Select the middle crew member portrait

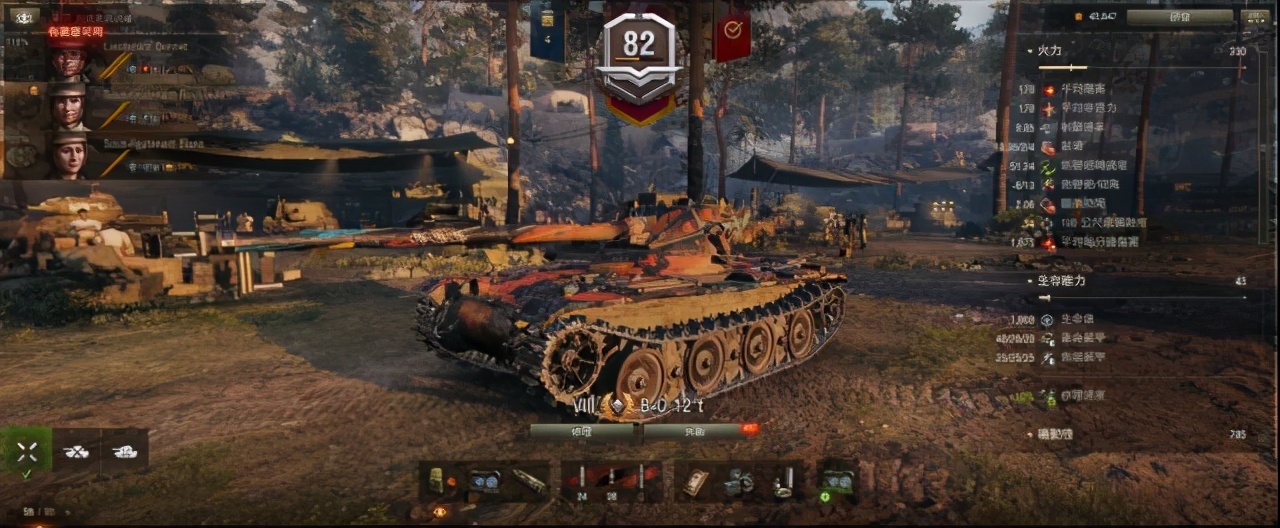click(69, 106)
